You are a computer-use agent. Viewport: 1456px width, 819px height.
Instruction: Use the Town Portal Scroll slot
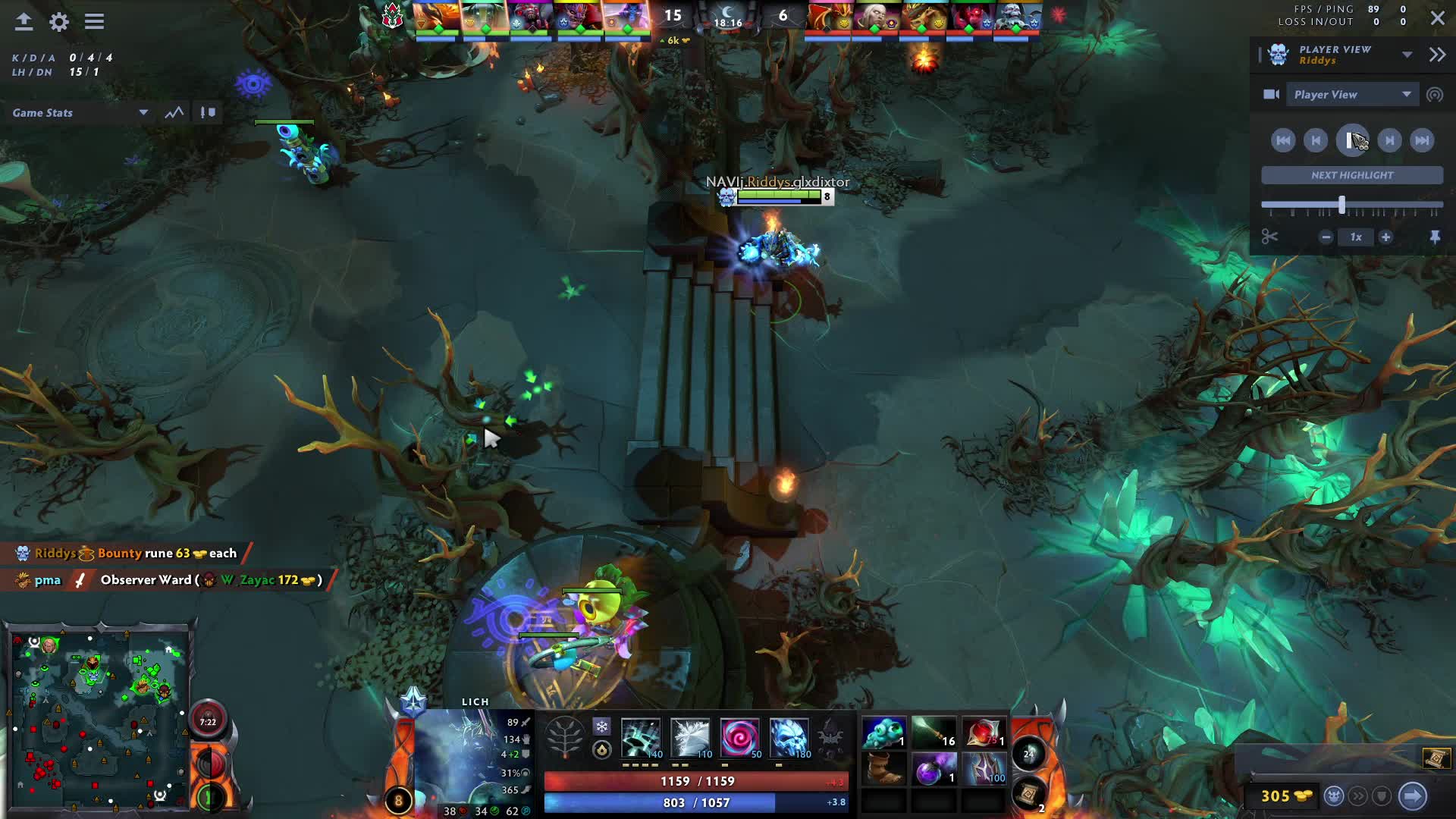(1028, 794)
